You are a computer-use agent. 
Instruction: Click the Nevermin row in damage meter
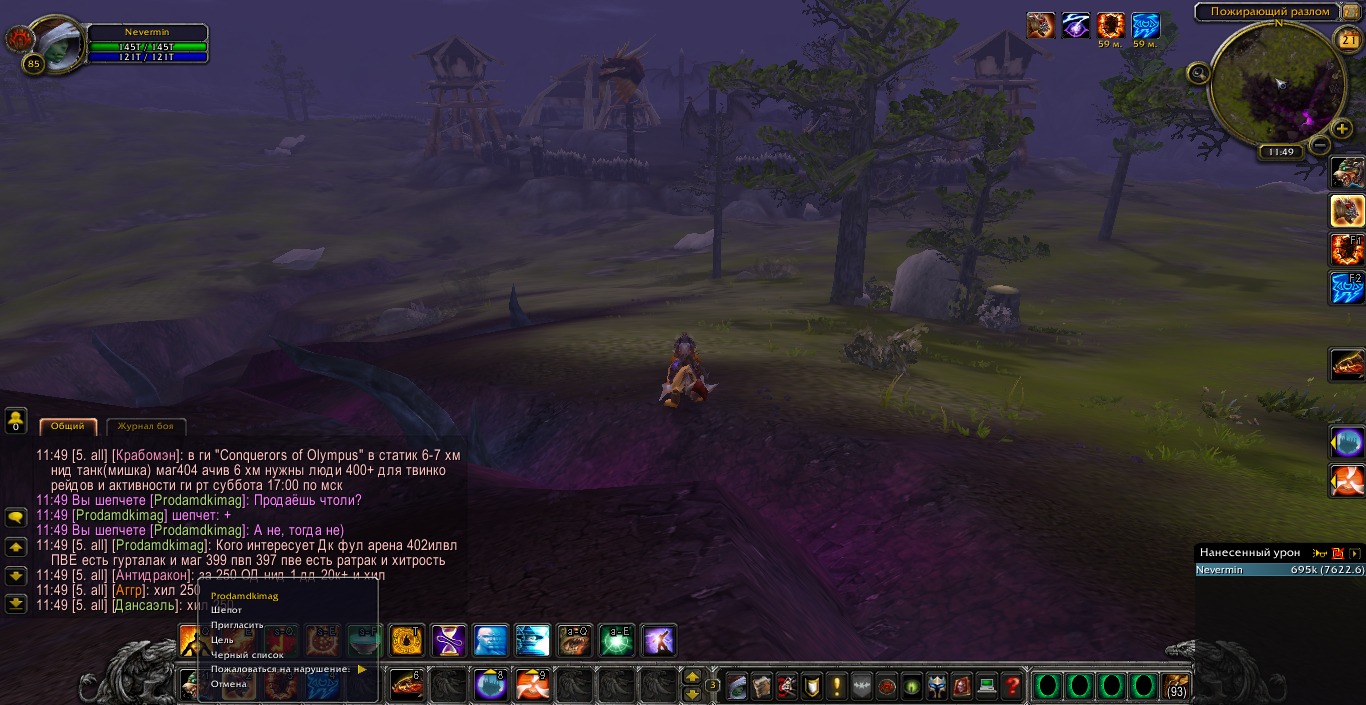1280,570
